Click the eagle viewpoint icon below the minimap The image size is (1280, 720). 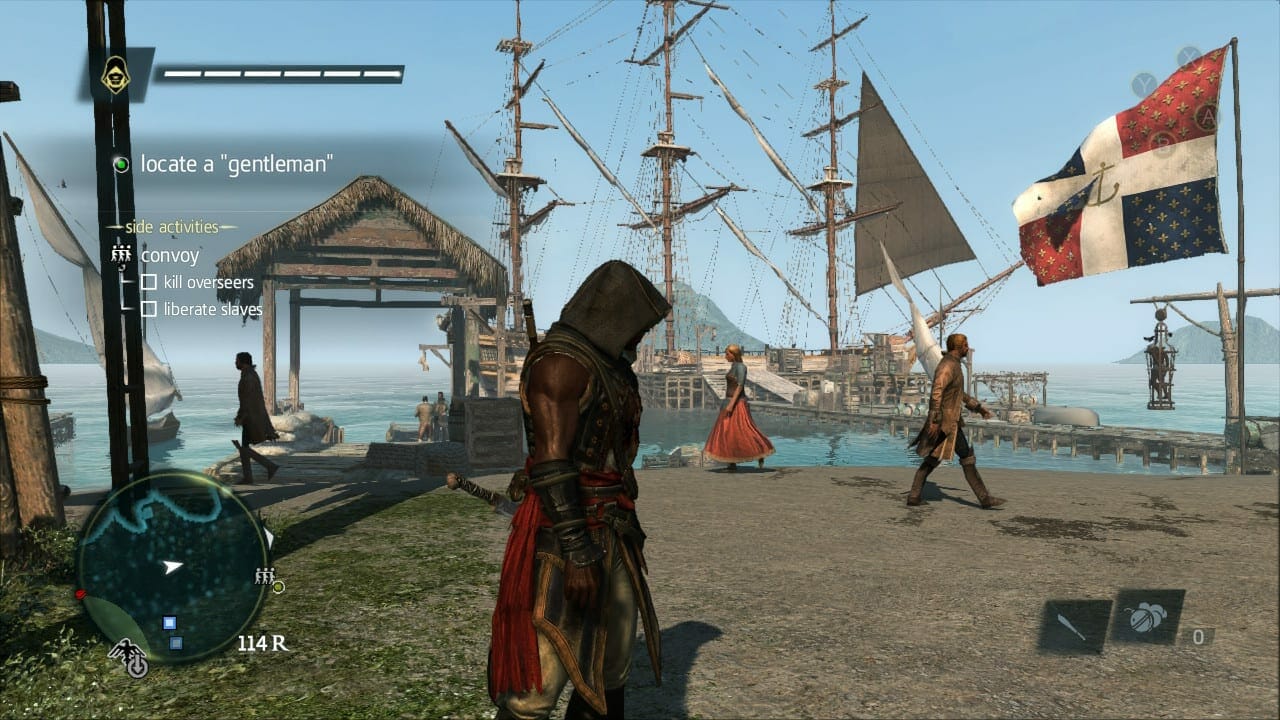[x=129, y=658]
